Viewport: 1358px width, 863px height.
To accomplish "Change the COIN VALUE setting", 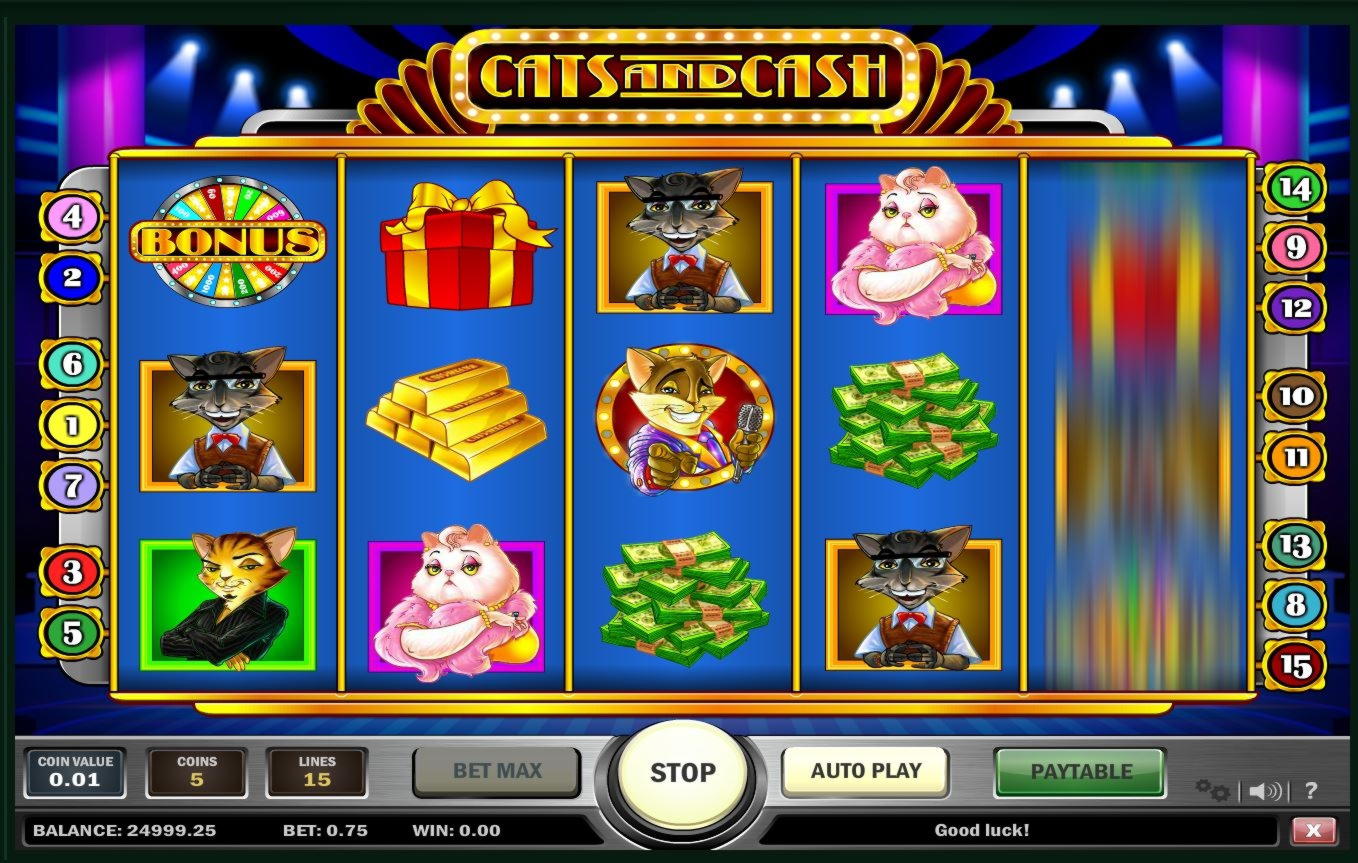I will tap(75, 772).
